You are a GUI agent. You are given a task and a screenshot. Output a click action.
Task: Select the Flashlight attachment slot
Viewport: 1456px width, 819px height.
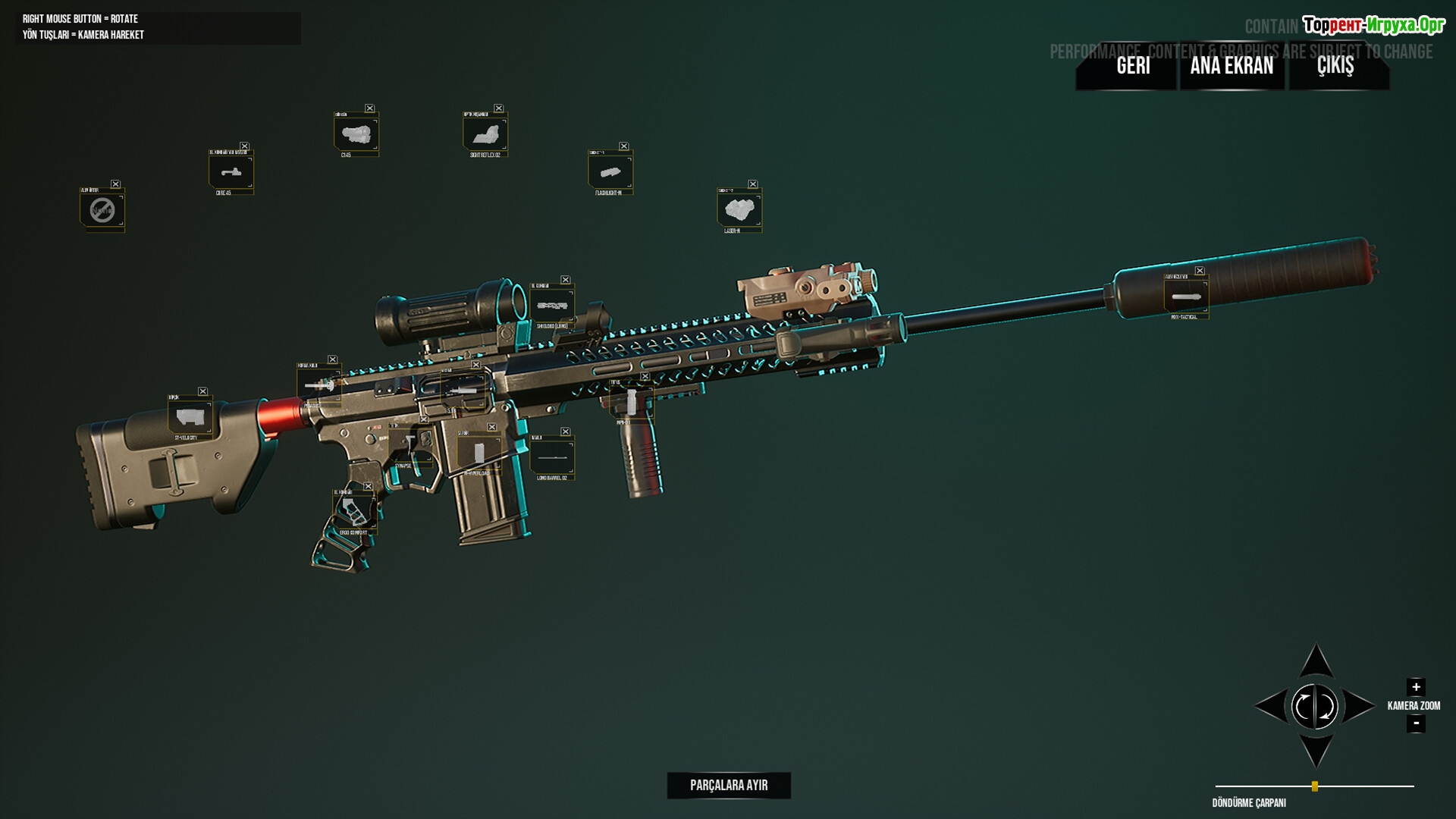[610, 172]
